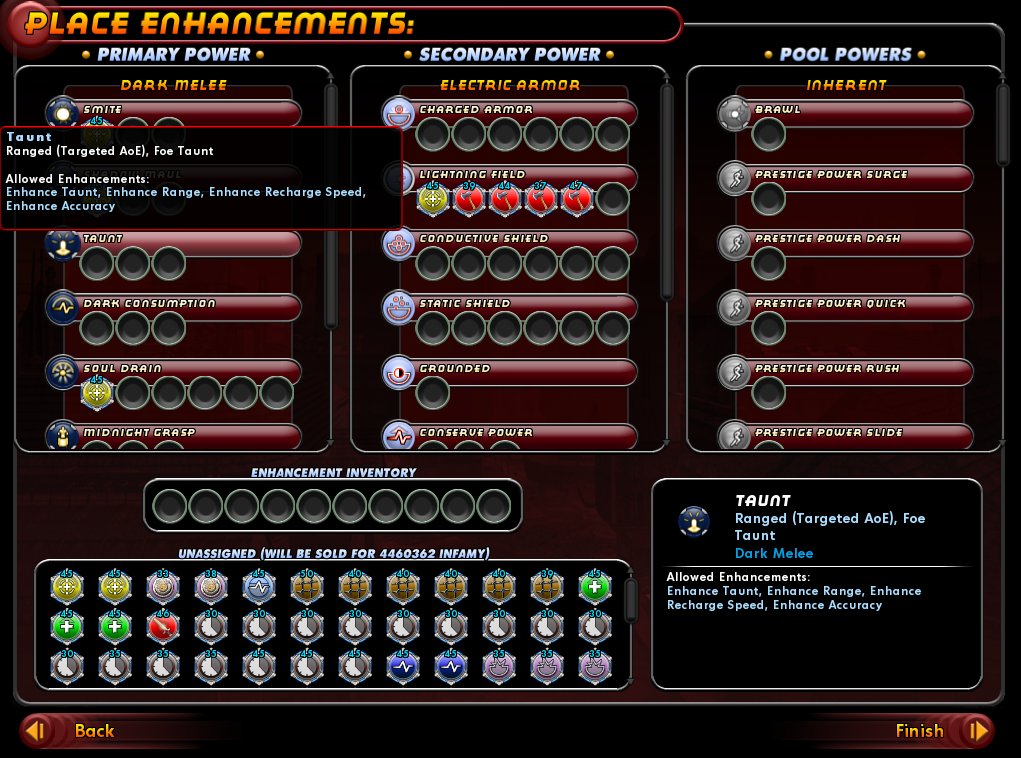The image size is (1021, 758).
Task: Pick the yellow enhancement slotted in Soul Drain
Action: [x=97, y=393]
